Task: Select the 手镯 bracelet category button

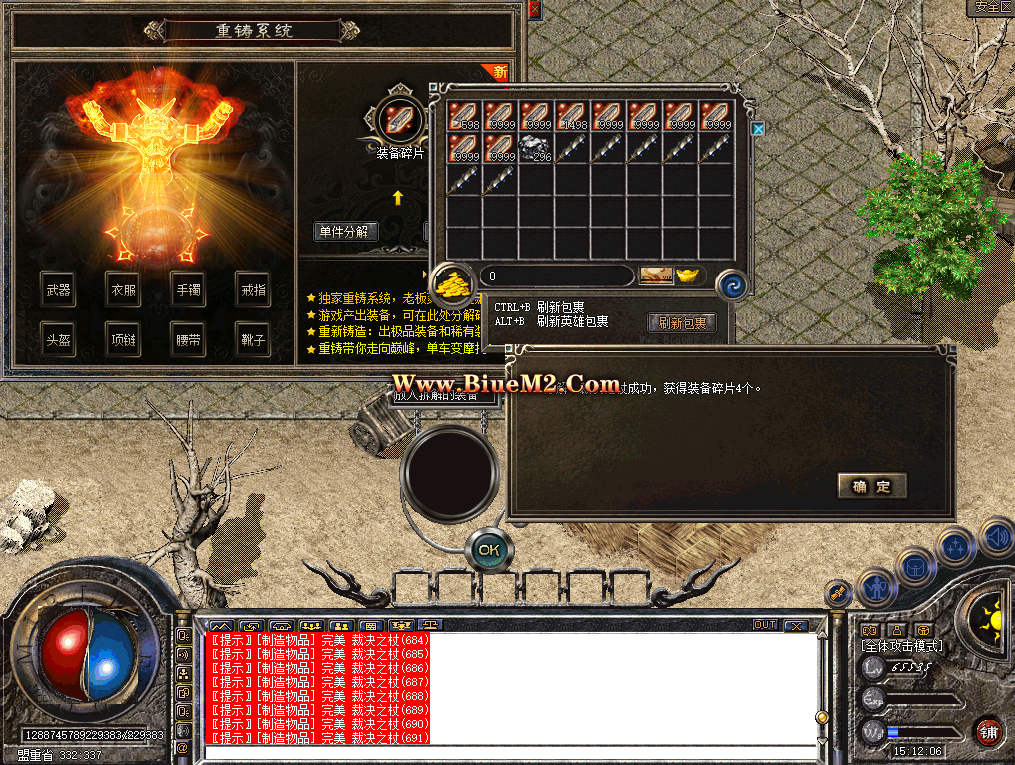Action: point(187,290)
